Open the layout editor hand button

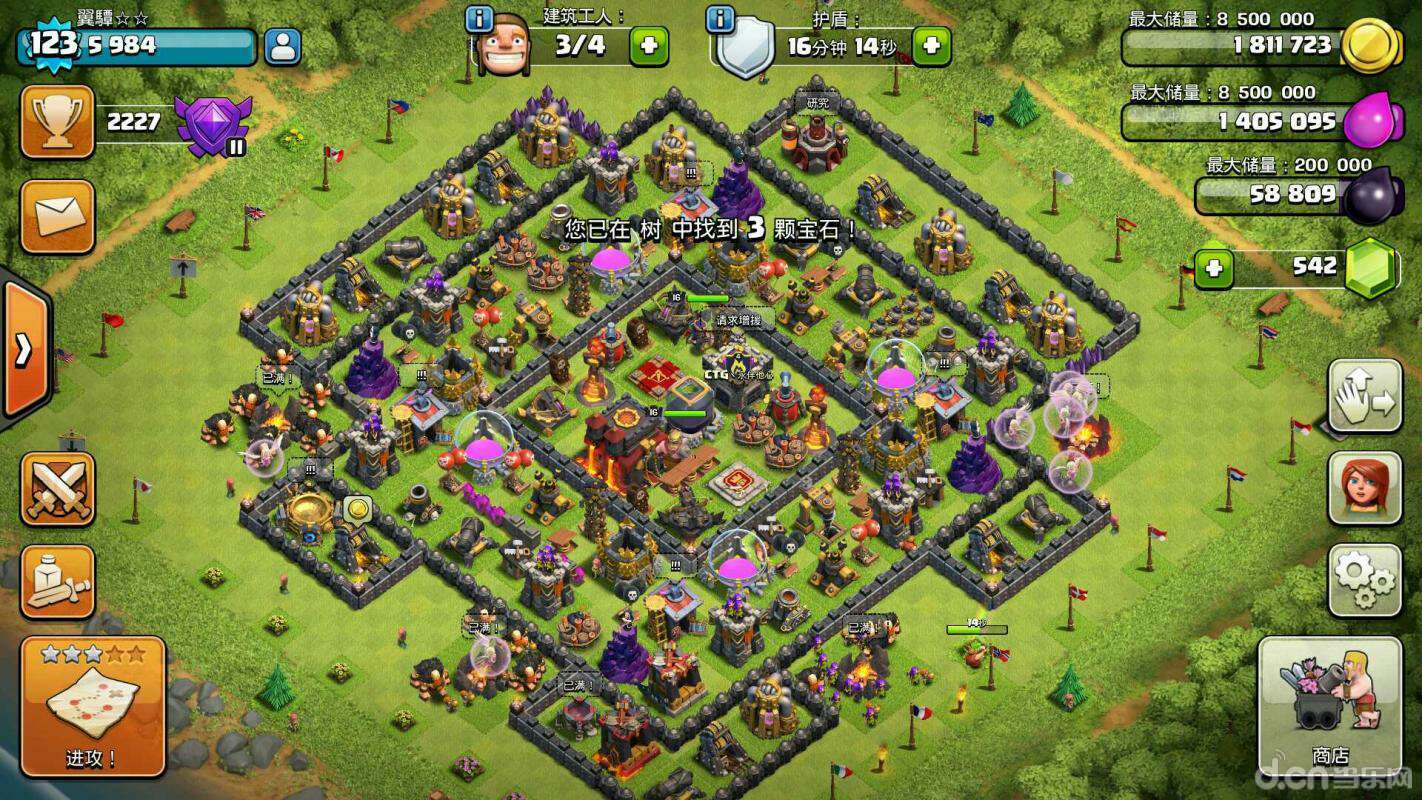click(x=1364, y=396)
